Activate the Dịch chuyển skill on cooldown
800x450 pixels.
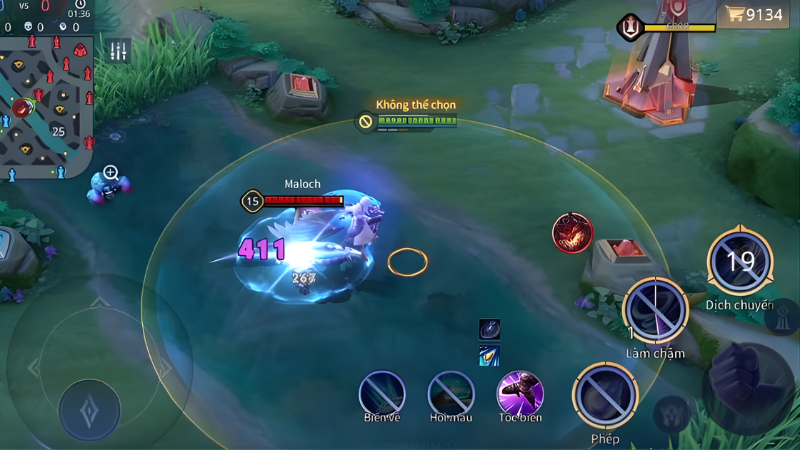pyautogui.click(x=740, y=262)
